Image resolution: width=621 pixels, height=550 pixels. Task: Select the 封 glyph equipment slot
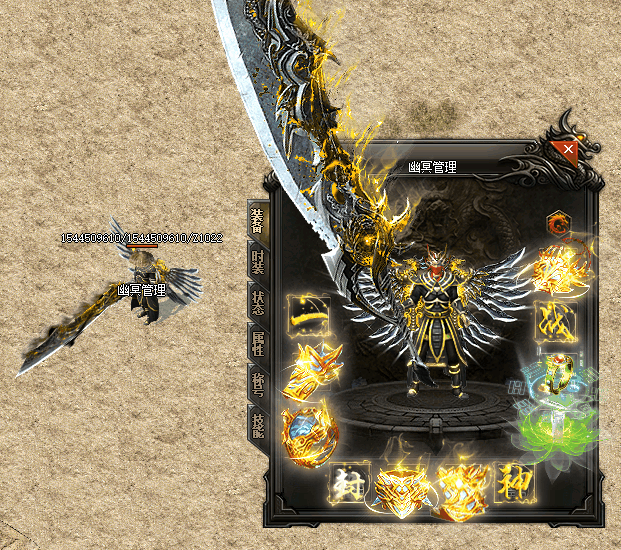coord(351,484)
